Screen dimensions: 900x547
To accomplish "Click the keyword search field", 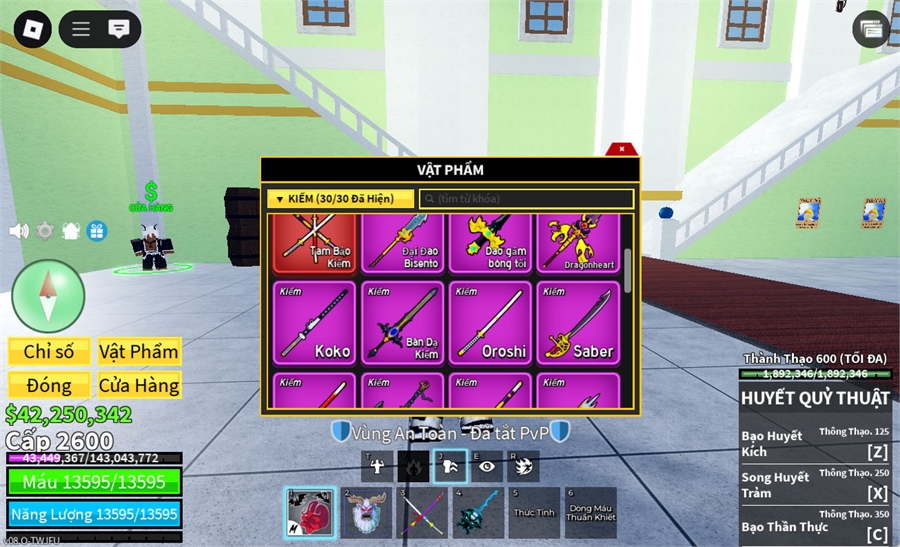I will tap(526, 199).
